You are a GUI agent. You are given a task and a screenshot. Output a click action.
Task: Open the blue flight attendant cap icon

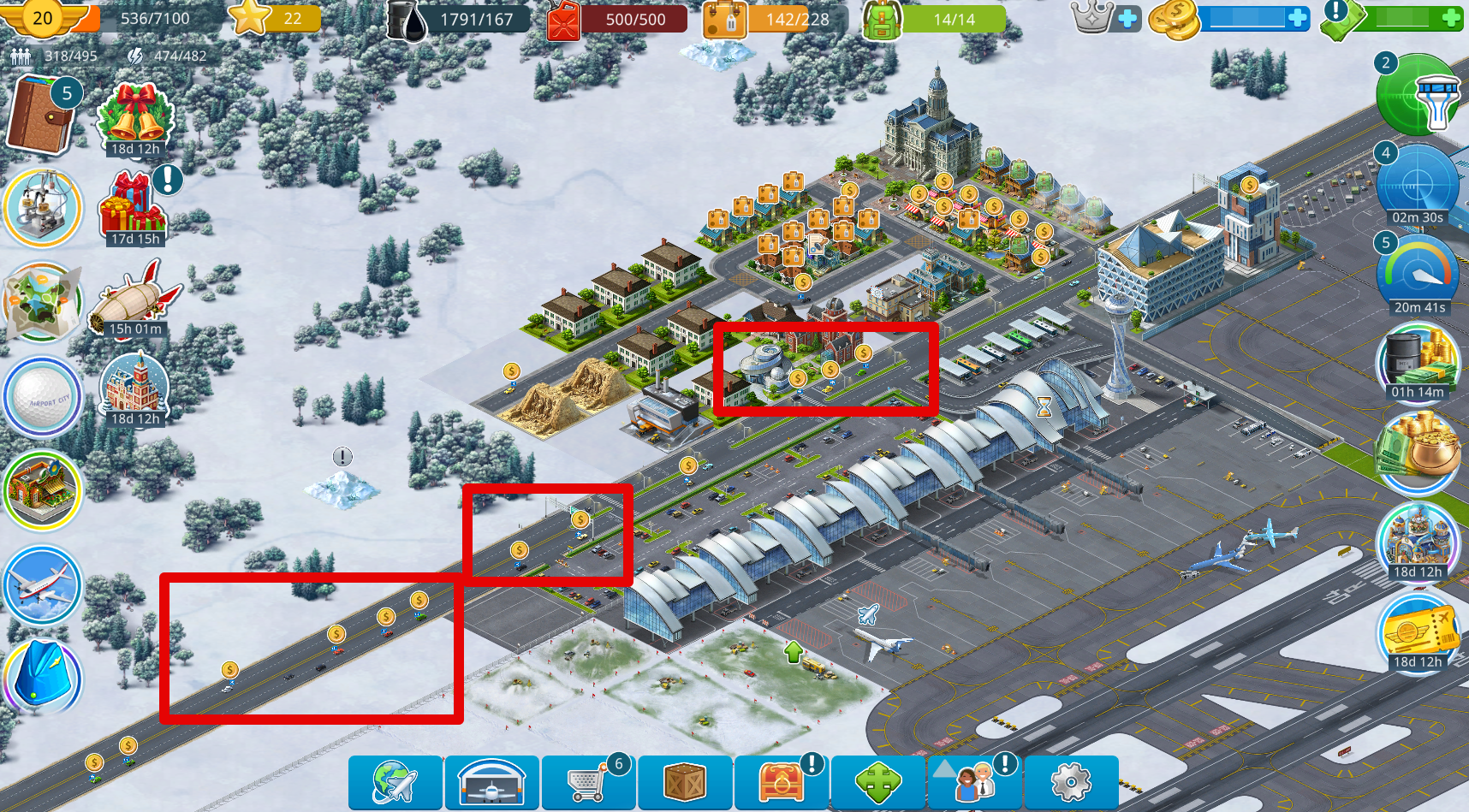coord(42,678)
